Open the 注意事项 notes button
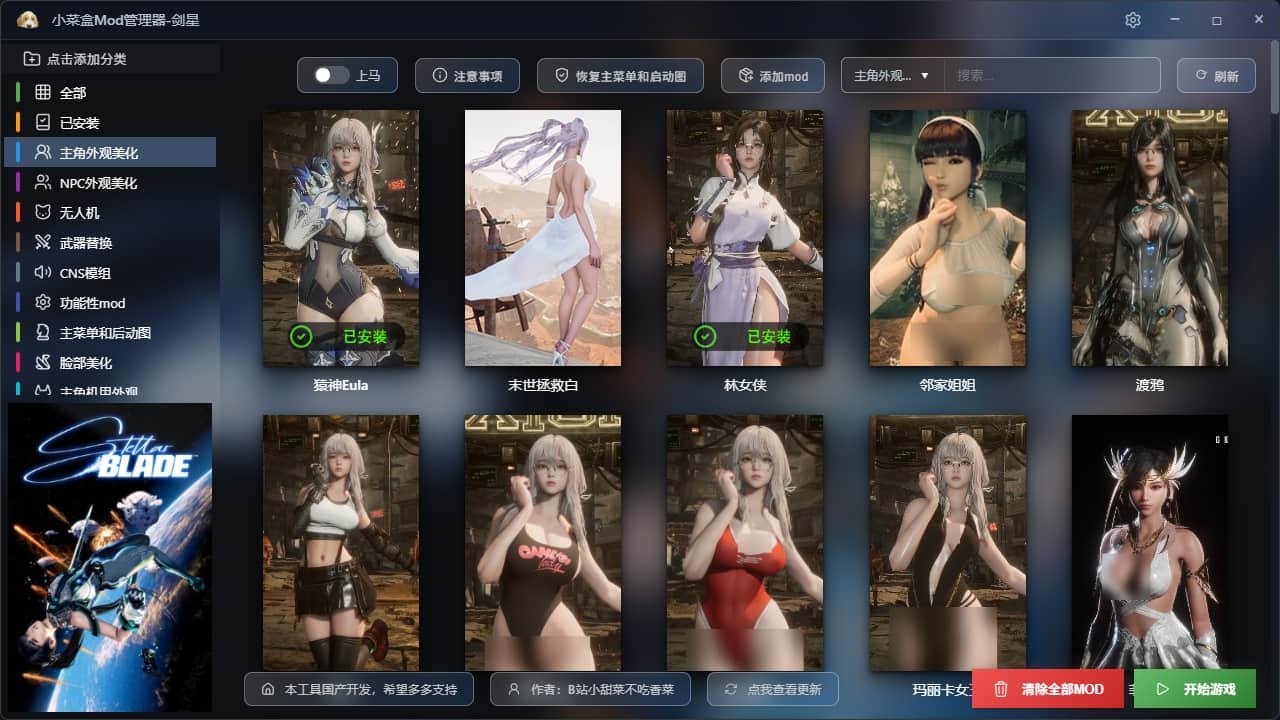This screenshot has height=720, width=1280. coord(467,76)
